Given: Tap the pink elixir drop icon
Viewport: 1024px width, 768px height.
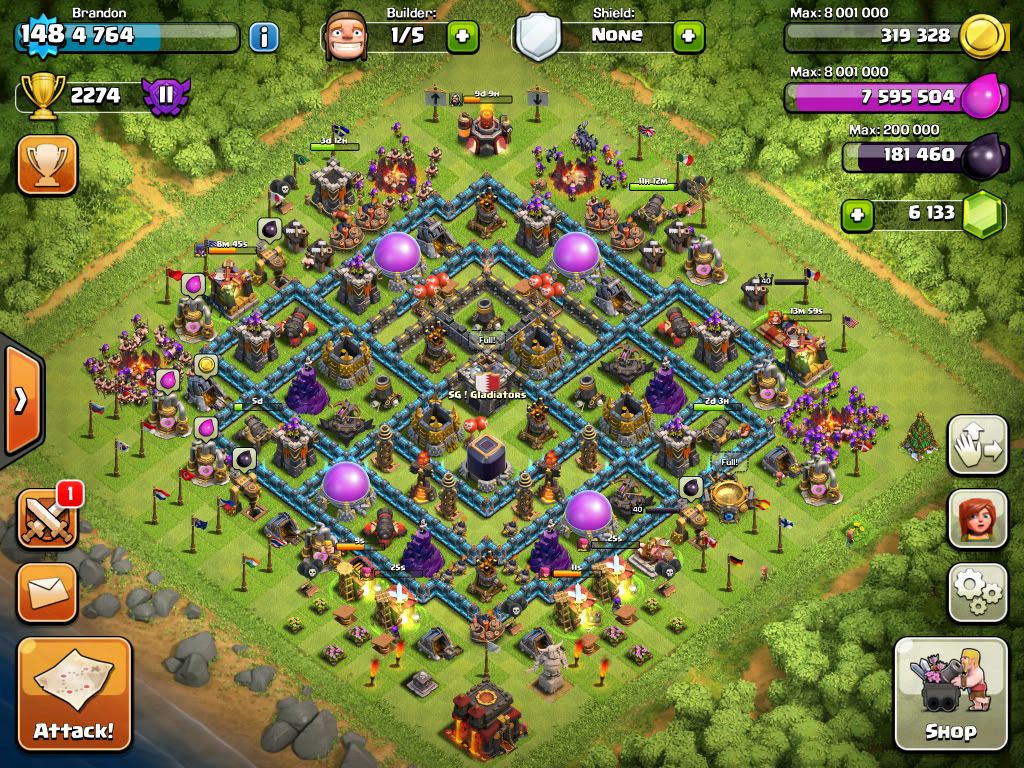Looking at the screenshot, I should 981,98.
